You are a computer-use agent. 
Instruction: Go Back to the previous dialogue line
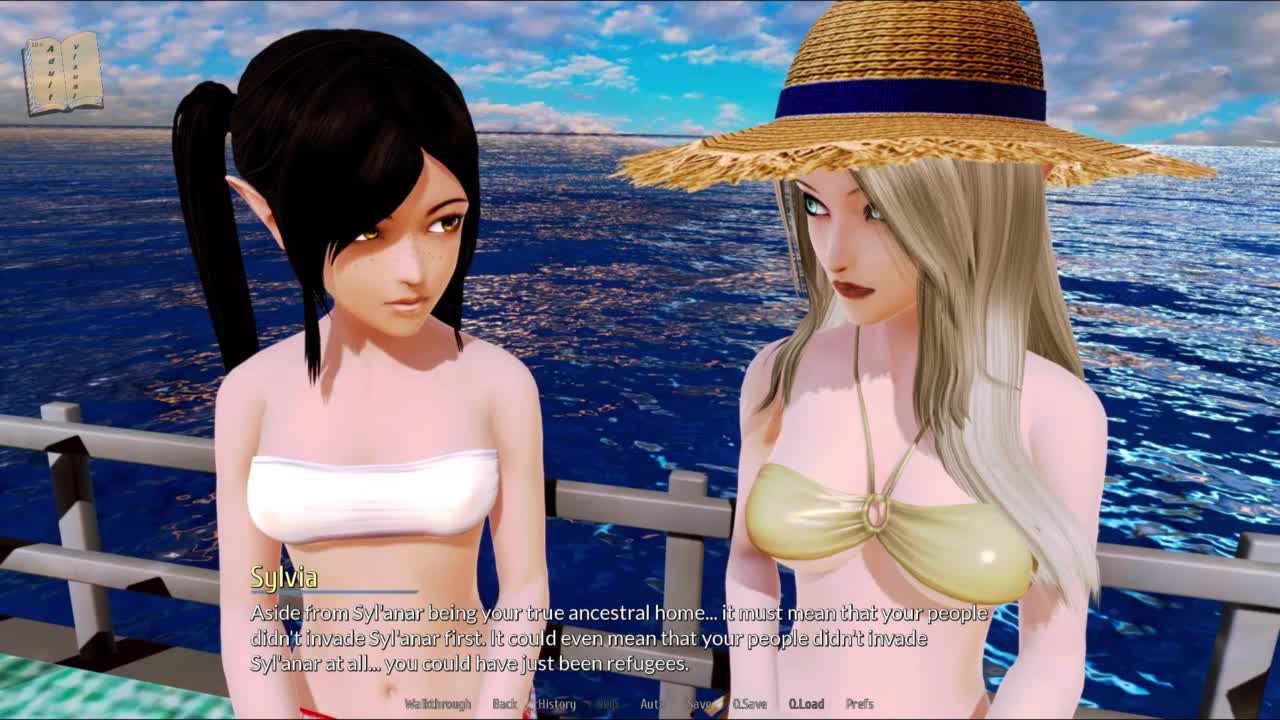pos(504,704)
